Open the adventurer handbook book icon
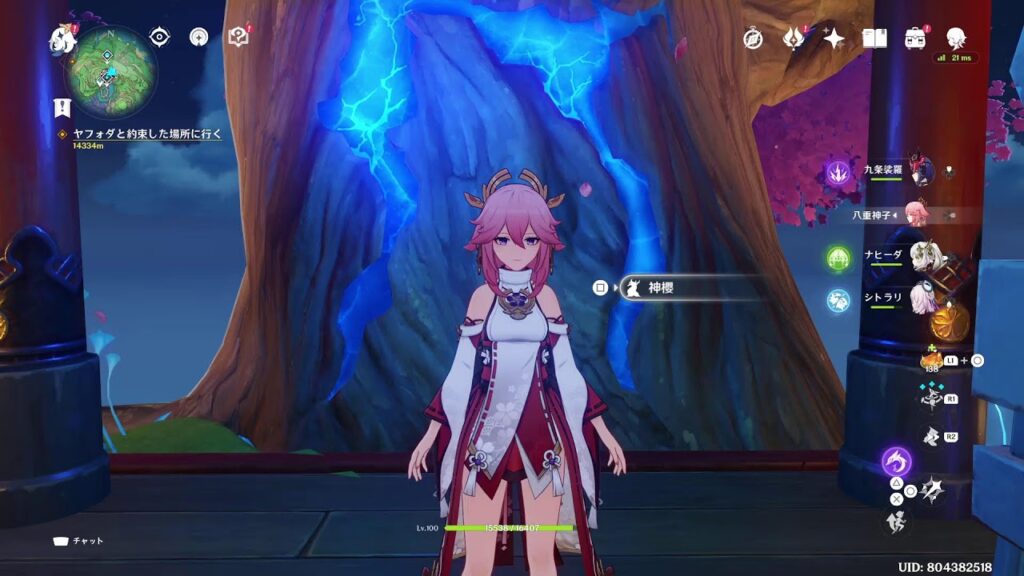Screen dimensions: 1024x576 point(874,39)
